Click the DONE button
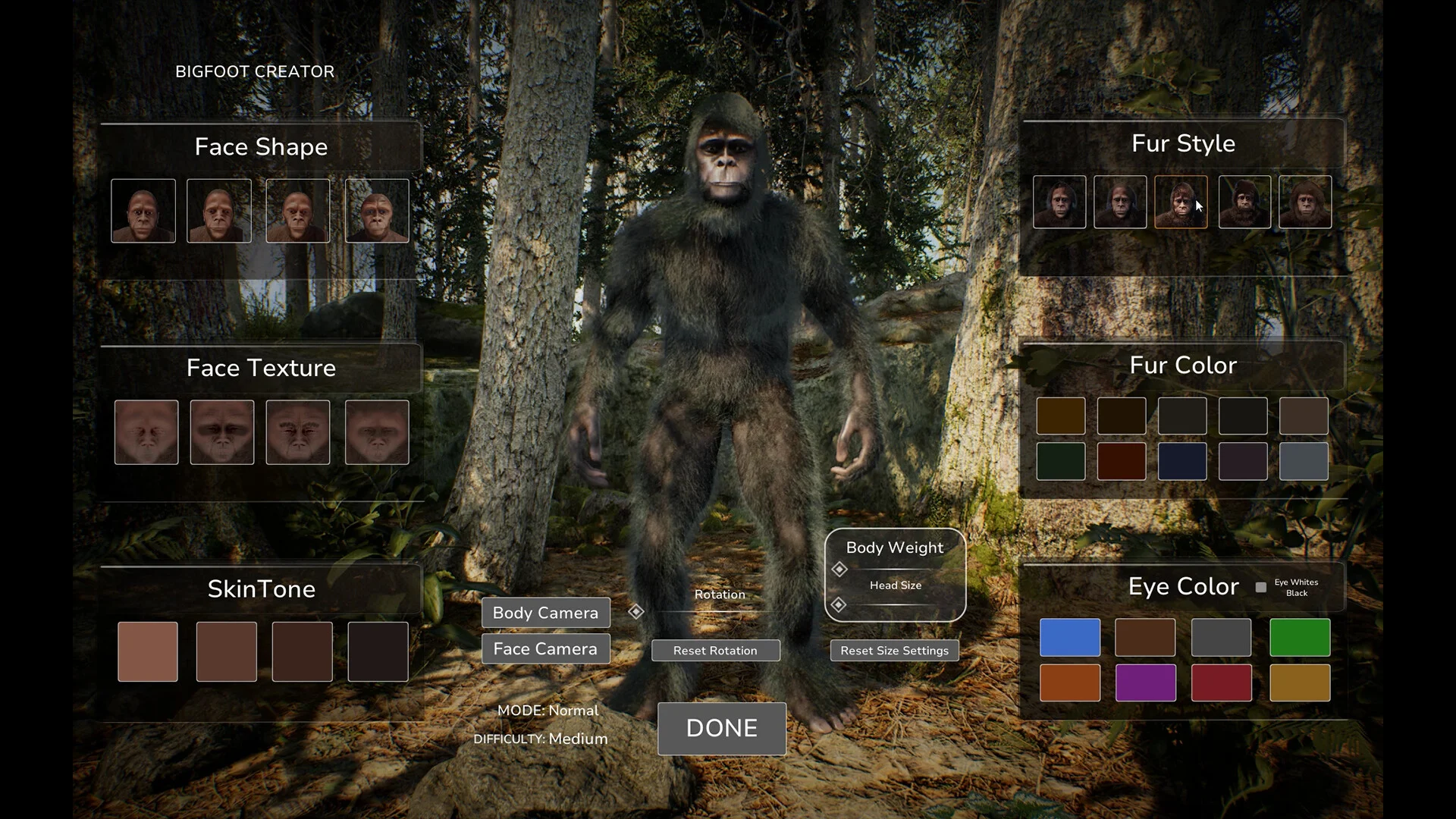1456x819 pixels. [721, 728]
